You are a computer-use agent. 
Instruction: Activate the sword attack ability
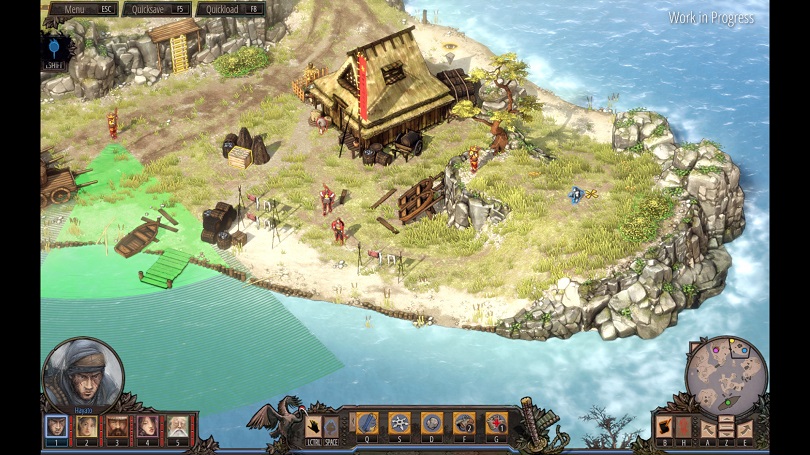367,422
